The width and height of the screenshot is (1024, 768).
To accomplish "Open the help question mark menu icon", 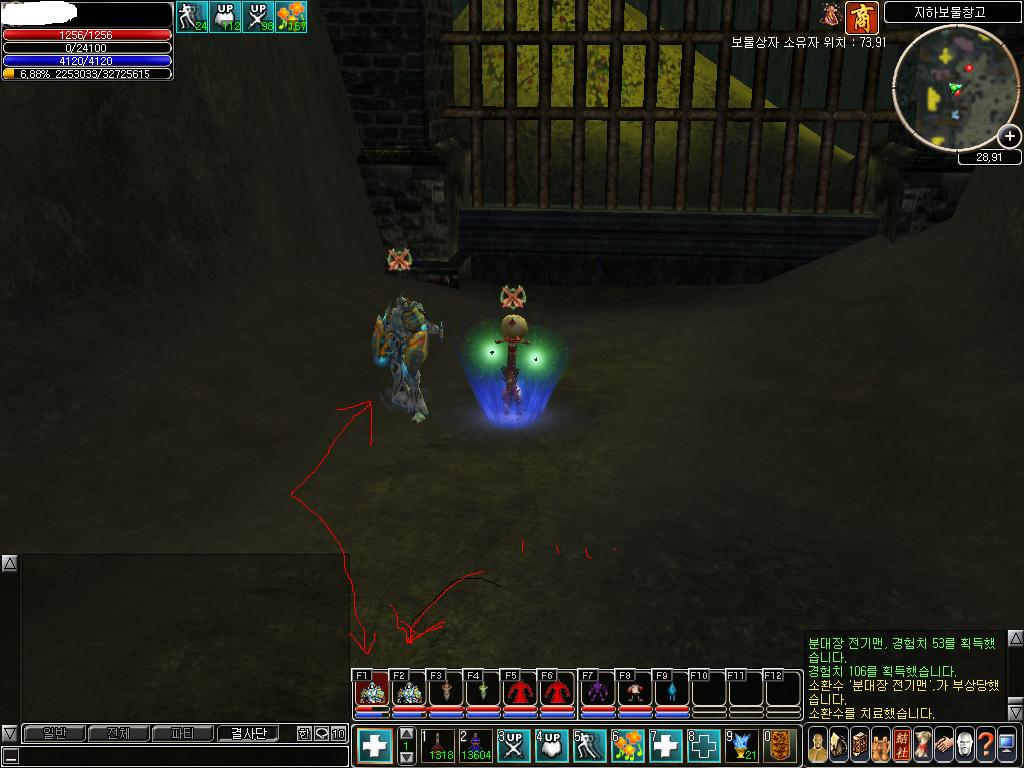I will [x=985, y=746].
